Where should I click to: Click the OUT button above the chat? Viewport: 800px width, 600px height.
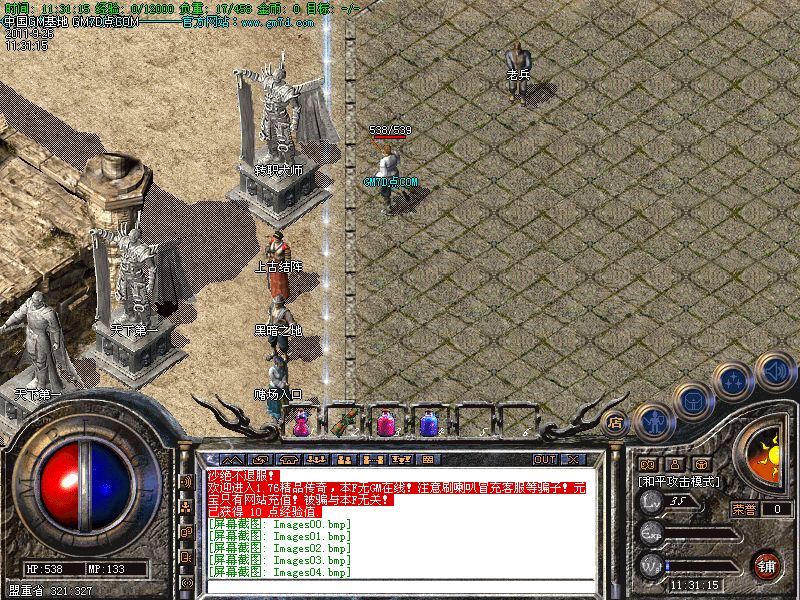click(x=544, y=459)
